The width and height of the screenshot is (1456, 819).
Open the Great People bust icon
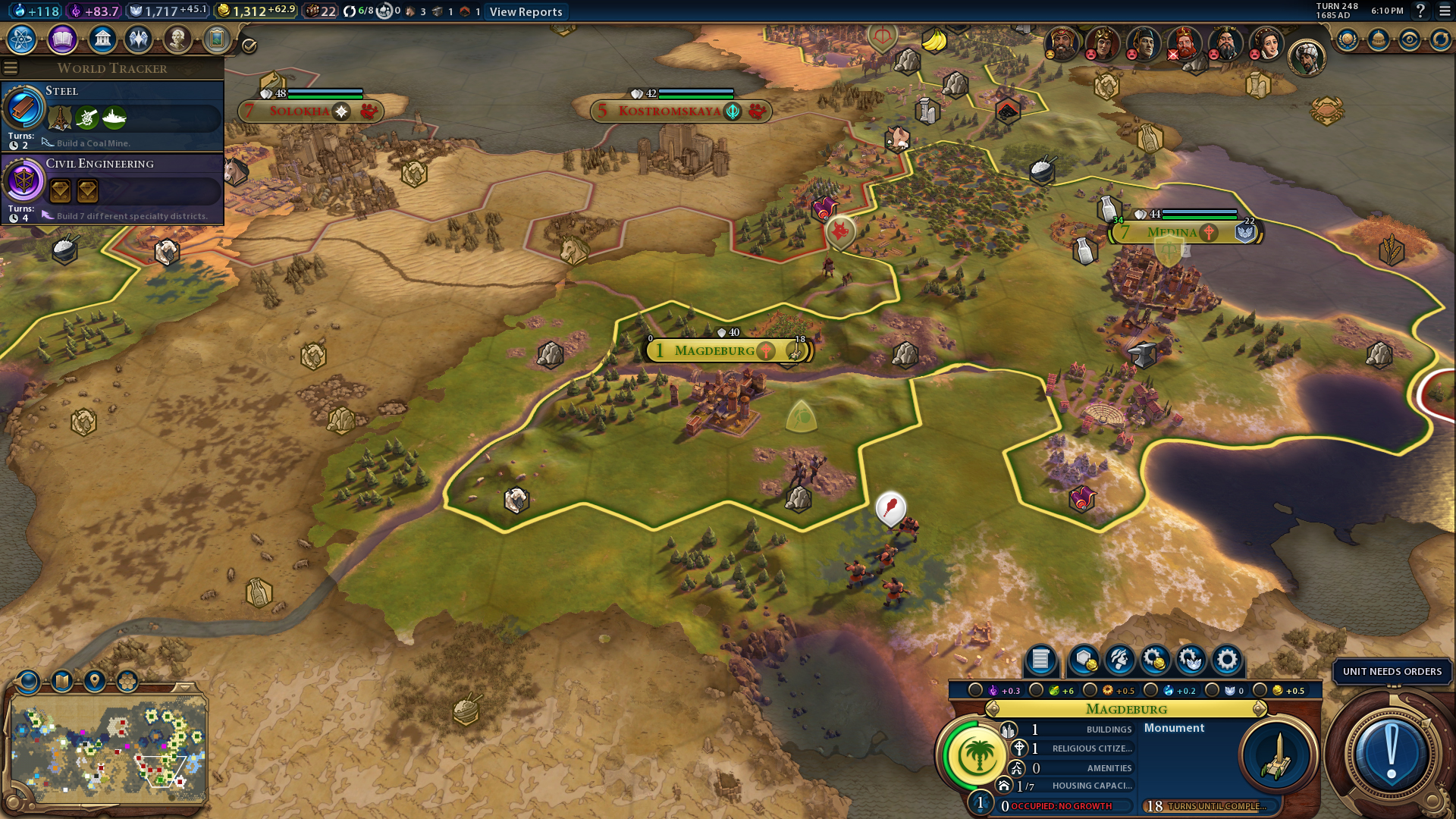click(x=177, y=39)
